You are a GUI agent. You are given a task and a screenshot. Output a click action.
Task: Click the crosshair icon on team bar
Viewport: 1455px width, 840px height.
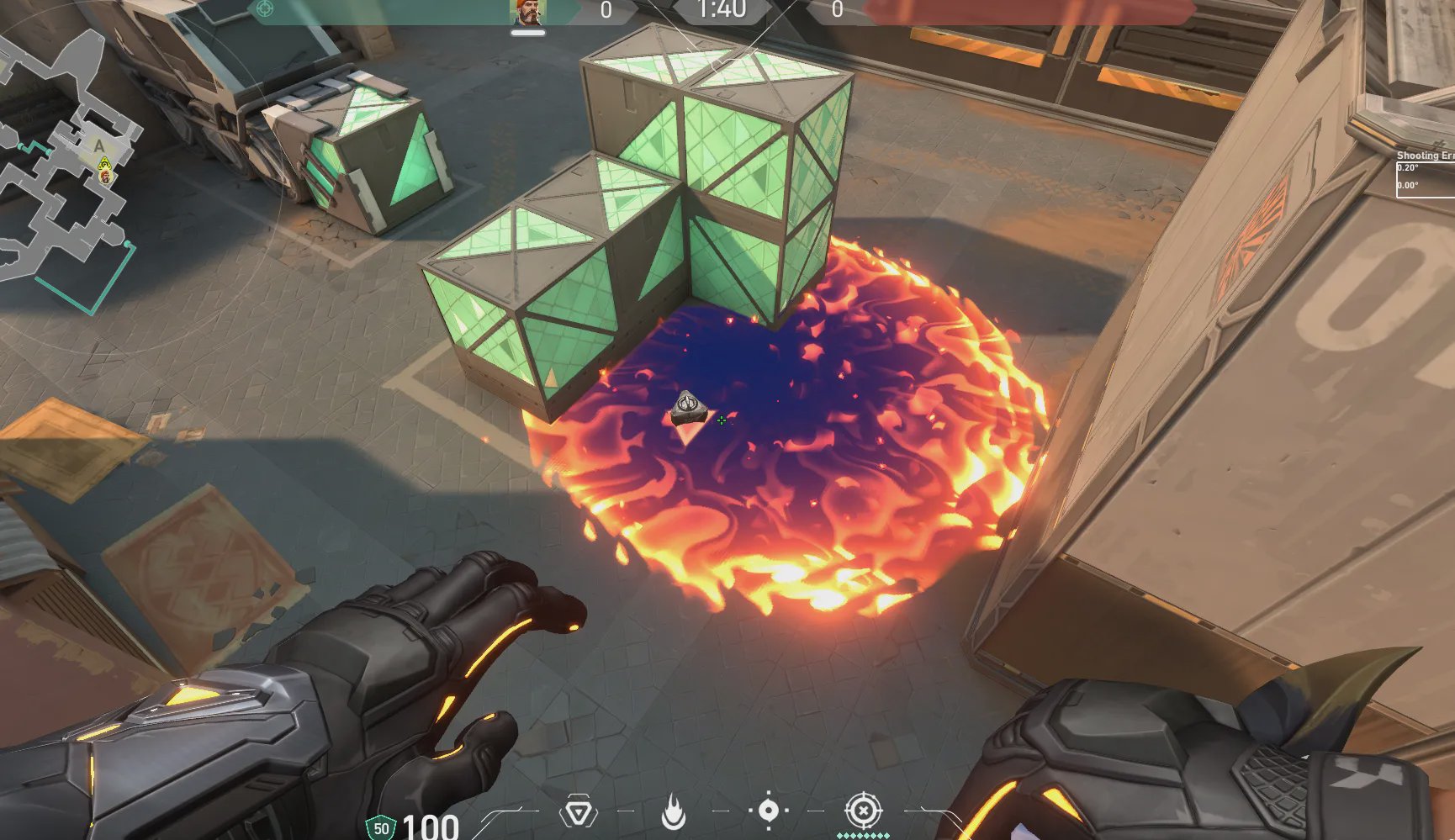tap(264, 9)
